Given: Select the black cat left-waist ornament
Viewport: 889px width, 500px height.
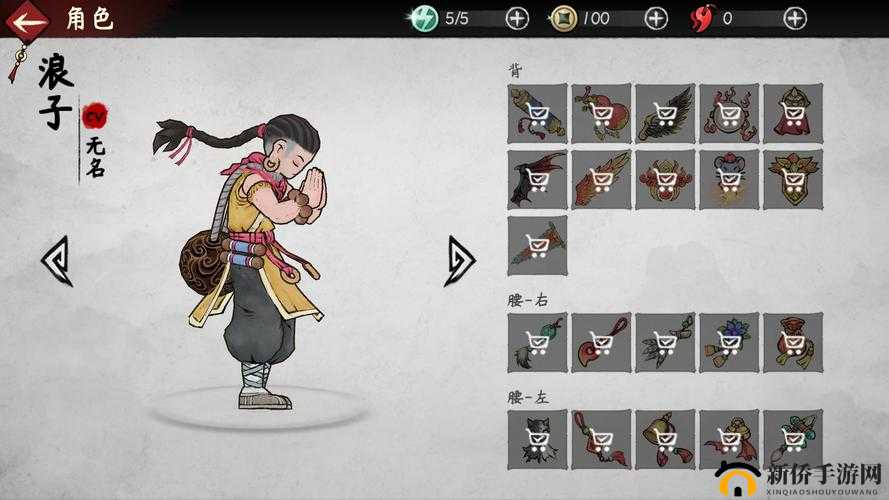Looking at the screenshot, I should coord(537,438).
